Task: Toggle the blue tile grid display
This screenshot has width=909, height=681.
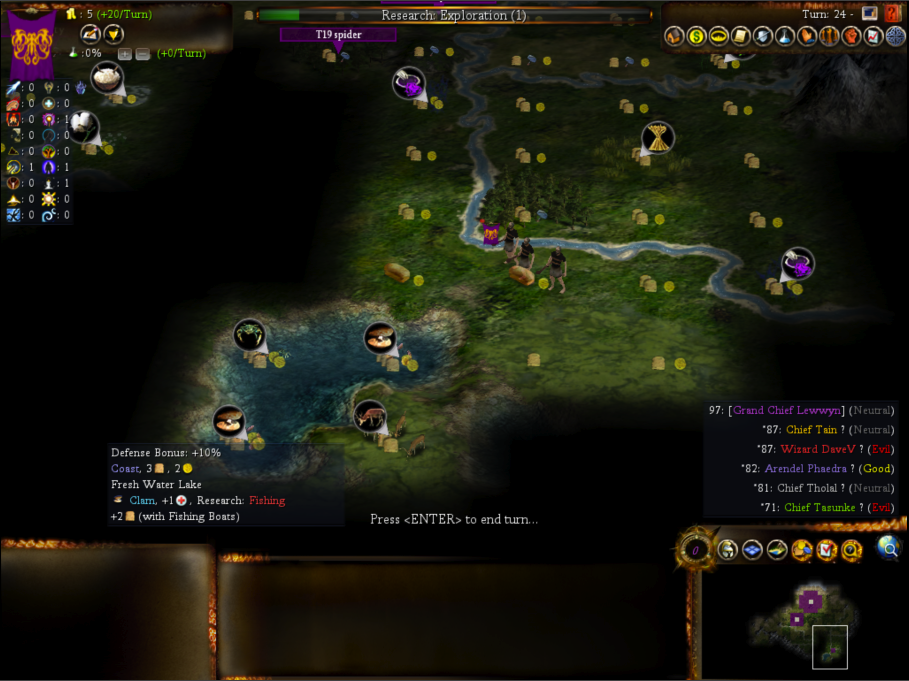Action: (752, 550)
